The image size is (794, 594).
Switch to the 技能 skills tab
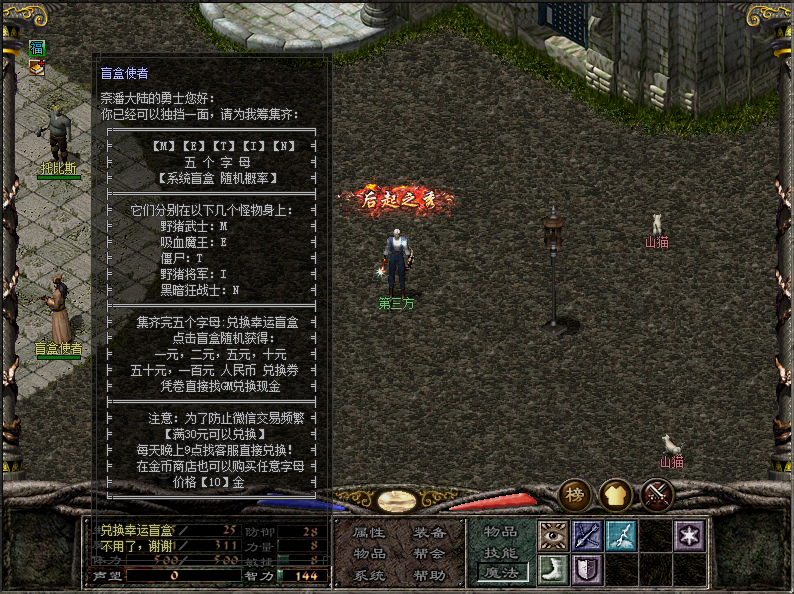[501, 552]
